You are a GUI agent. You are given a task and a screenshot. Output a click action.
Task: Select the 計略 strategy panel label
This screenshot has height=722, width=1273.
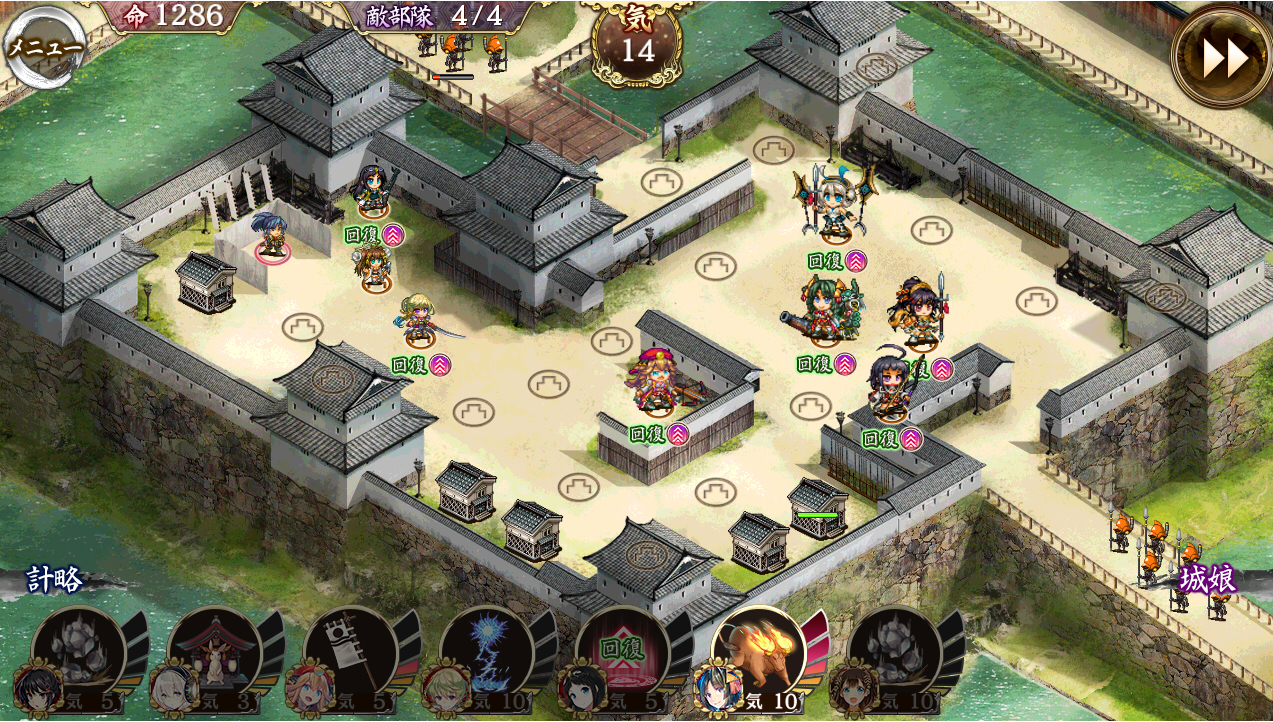[55, 580]
